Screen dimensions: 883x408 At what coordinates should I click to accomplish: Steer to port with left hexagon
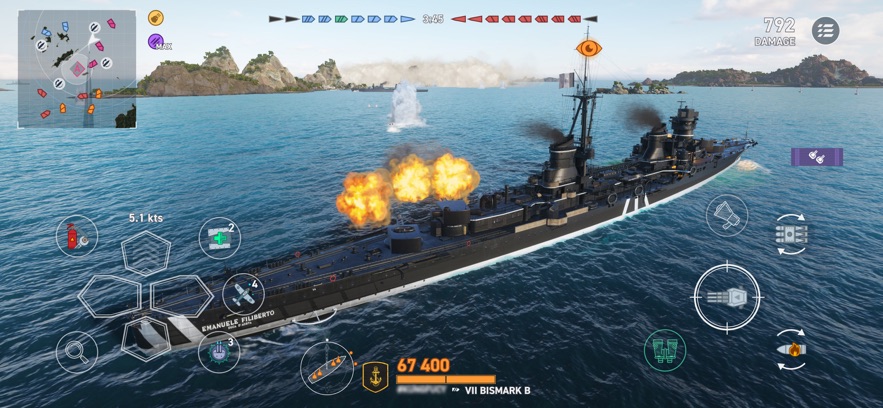pos(108,295)
